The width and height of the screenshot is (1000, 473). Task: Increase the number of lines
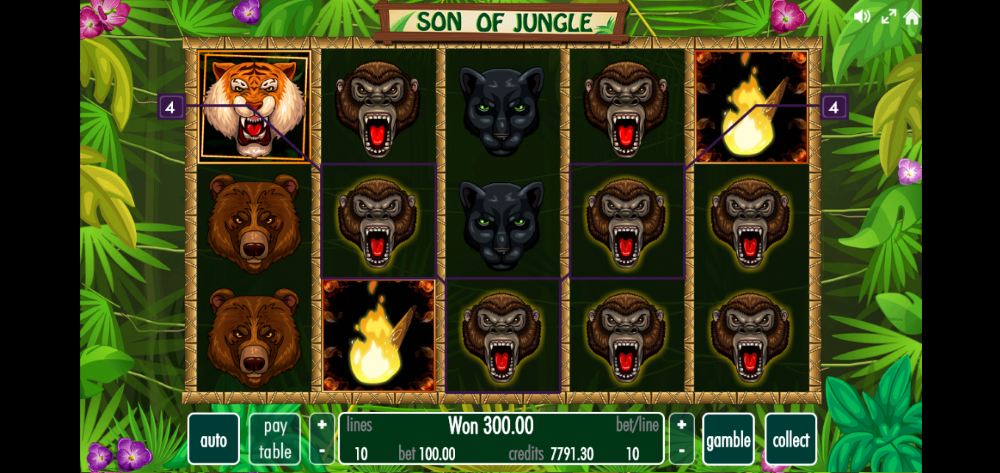coord(322,427)
